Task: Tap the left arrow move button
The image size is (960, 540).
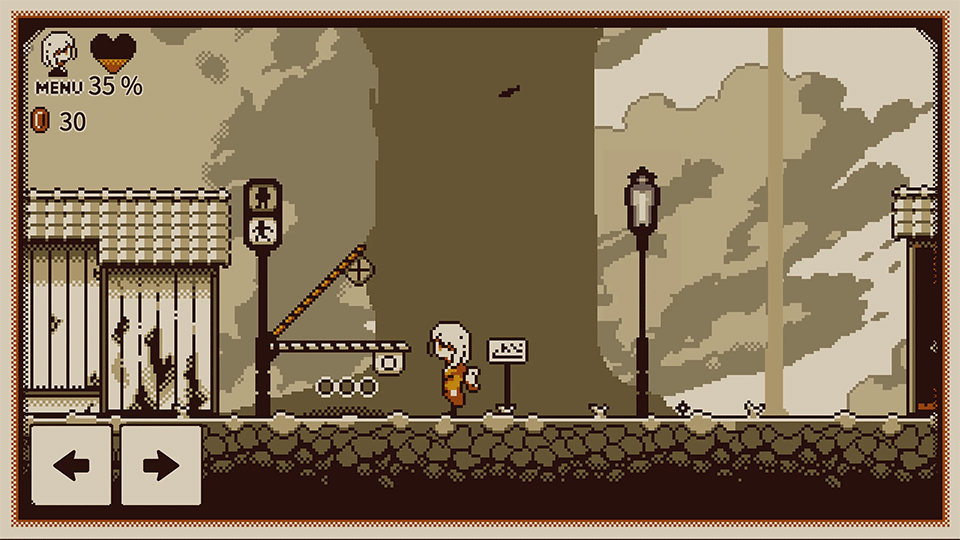Action: tap(71, 465)
